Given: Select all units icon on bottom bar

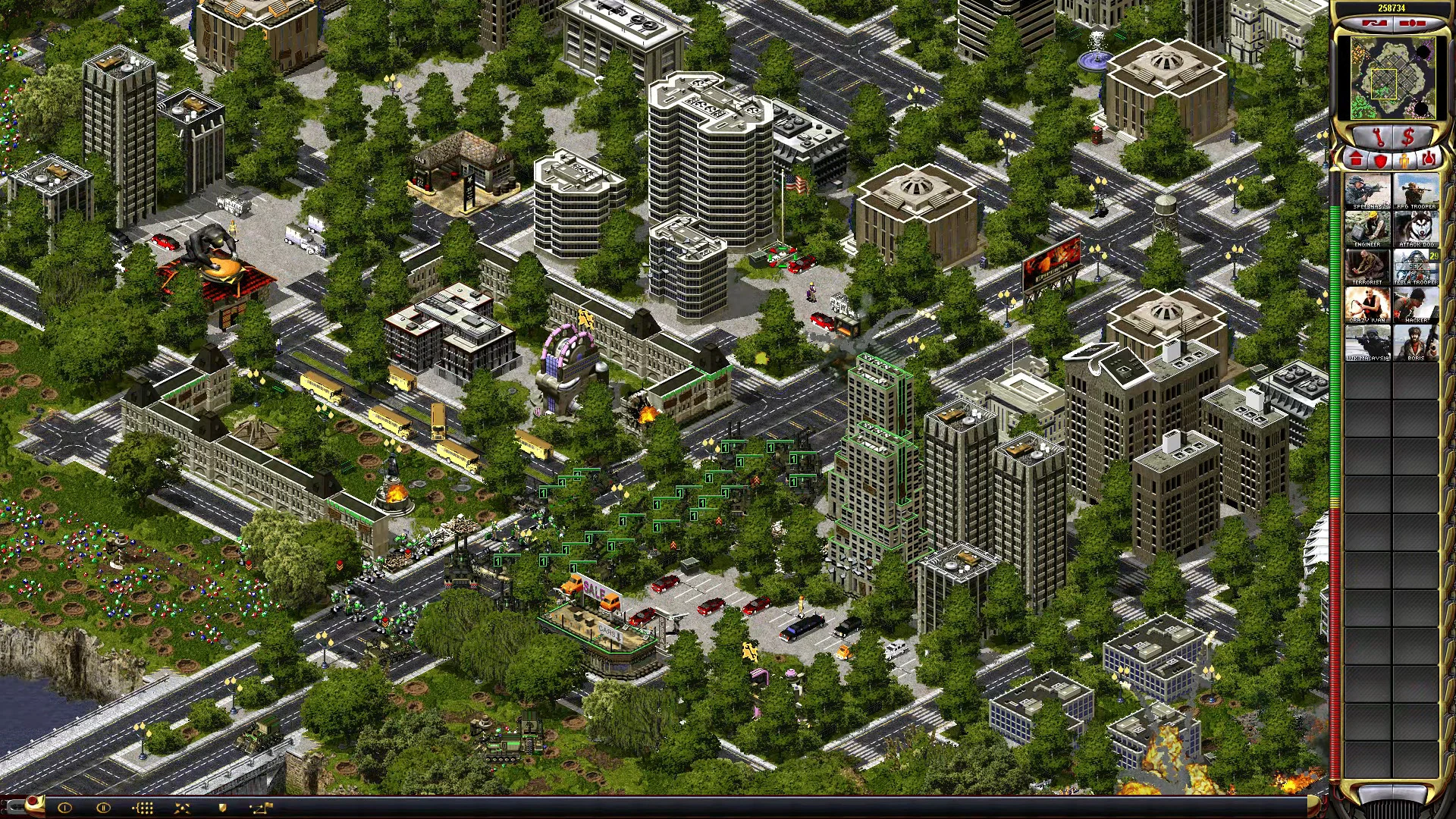Looking at the screenshot, I should (x=144, y=808).
